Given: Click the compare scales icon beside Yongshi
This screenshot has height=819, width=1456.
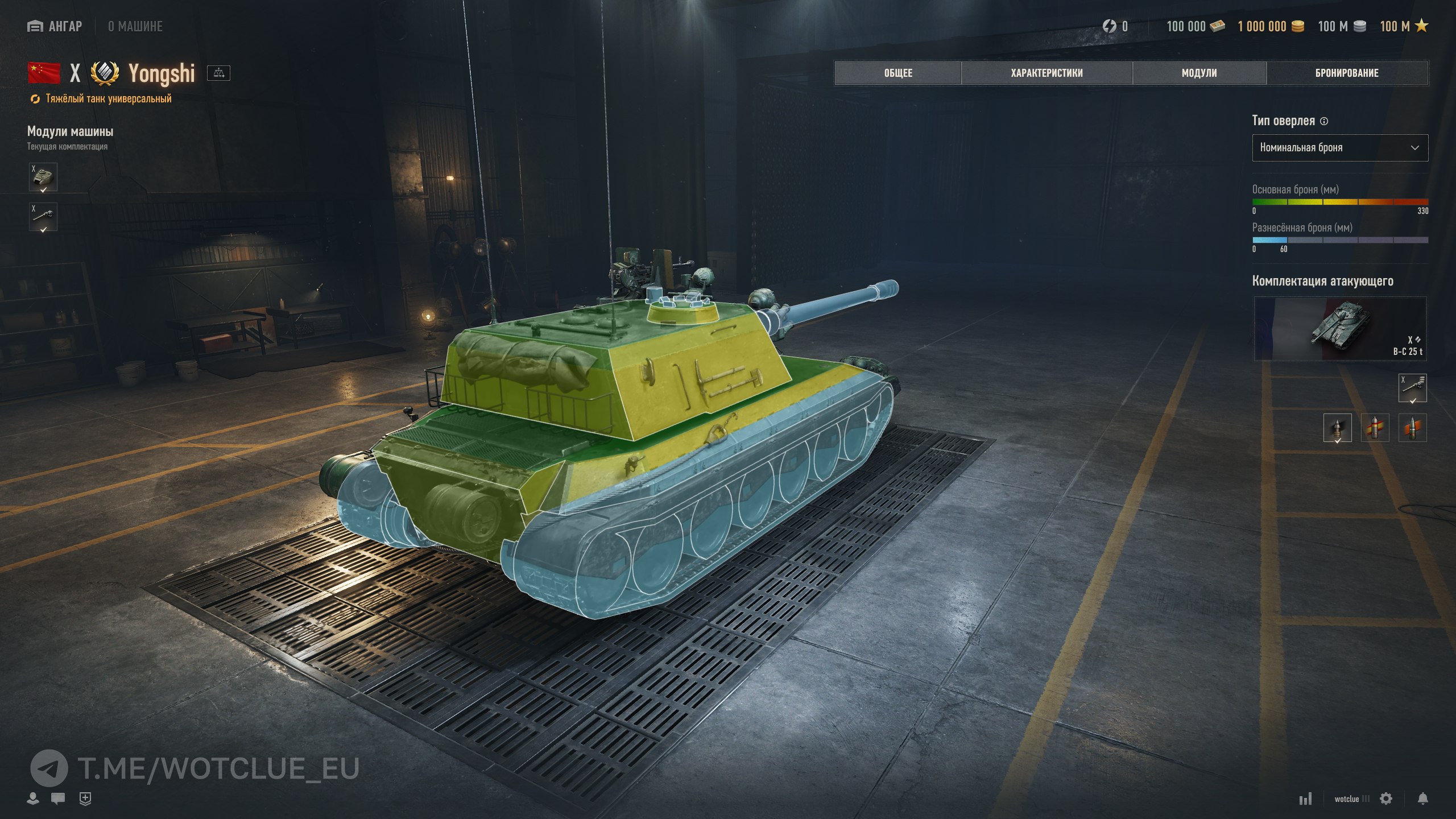Looking at the screenshot, I should coord(218,73).
